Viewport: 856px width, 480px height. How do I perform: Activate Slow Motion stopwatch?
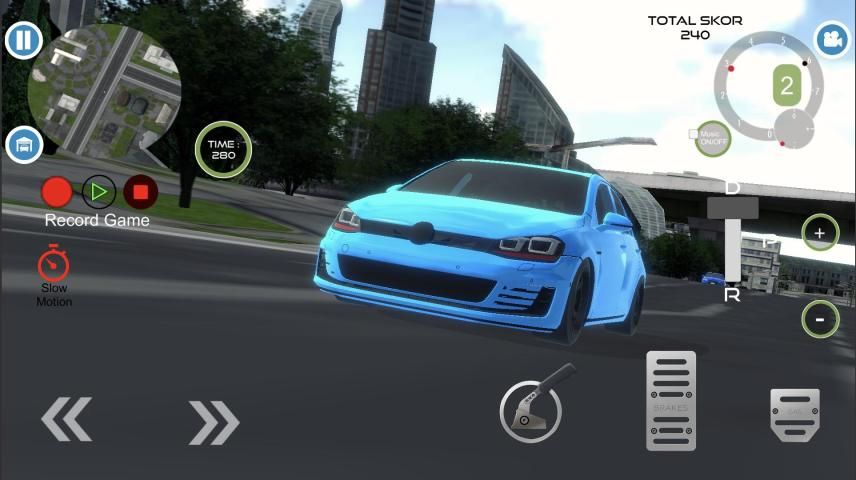tap(54, 265)
